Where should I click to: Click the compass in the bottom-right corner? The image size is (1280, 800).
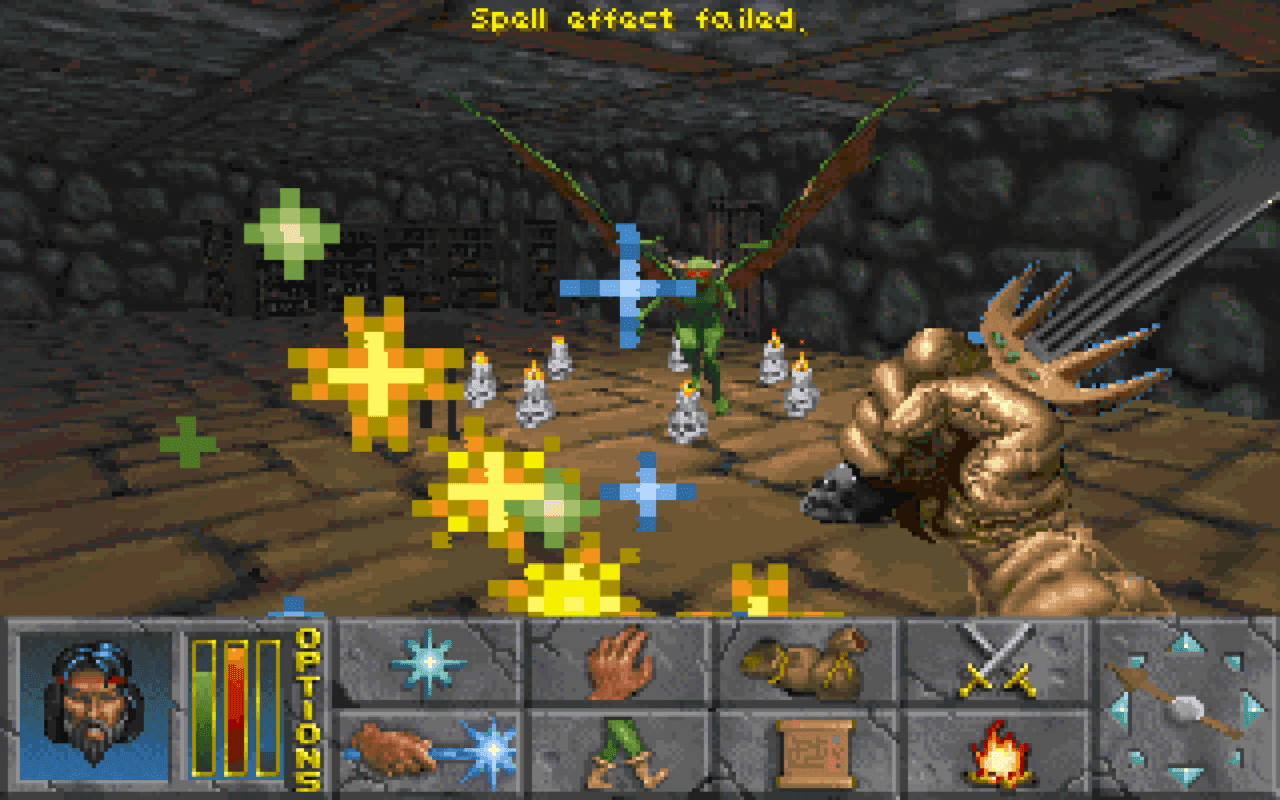point(1190,708)
